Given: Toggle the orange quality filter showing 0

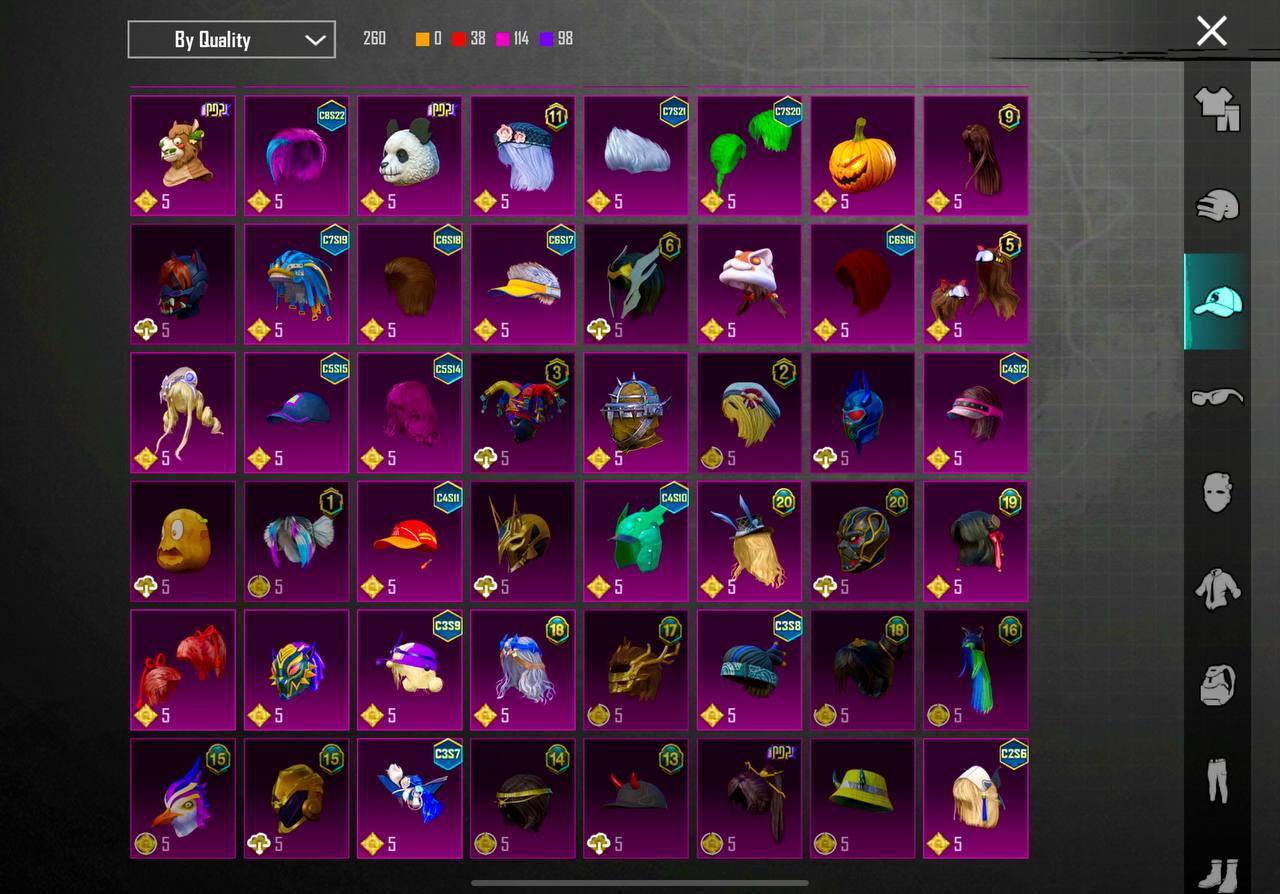Looking at the screenshot, I should tap(423, 38).
